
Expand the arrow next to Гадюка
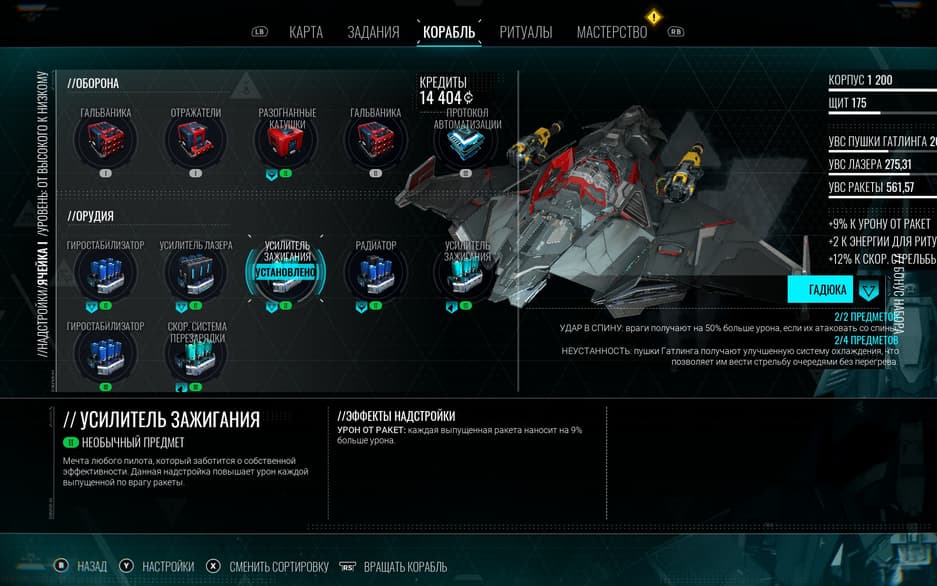pyautogui.click(x=869, y=290)
